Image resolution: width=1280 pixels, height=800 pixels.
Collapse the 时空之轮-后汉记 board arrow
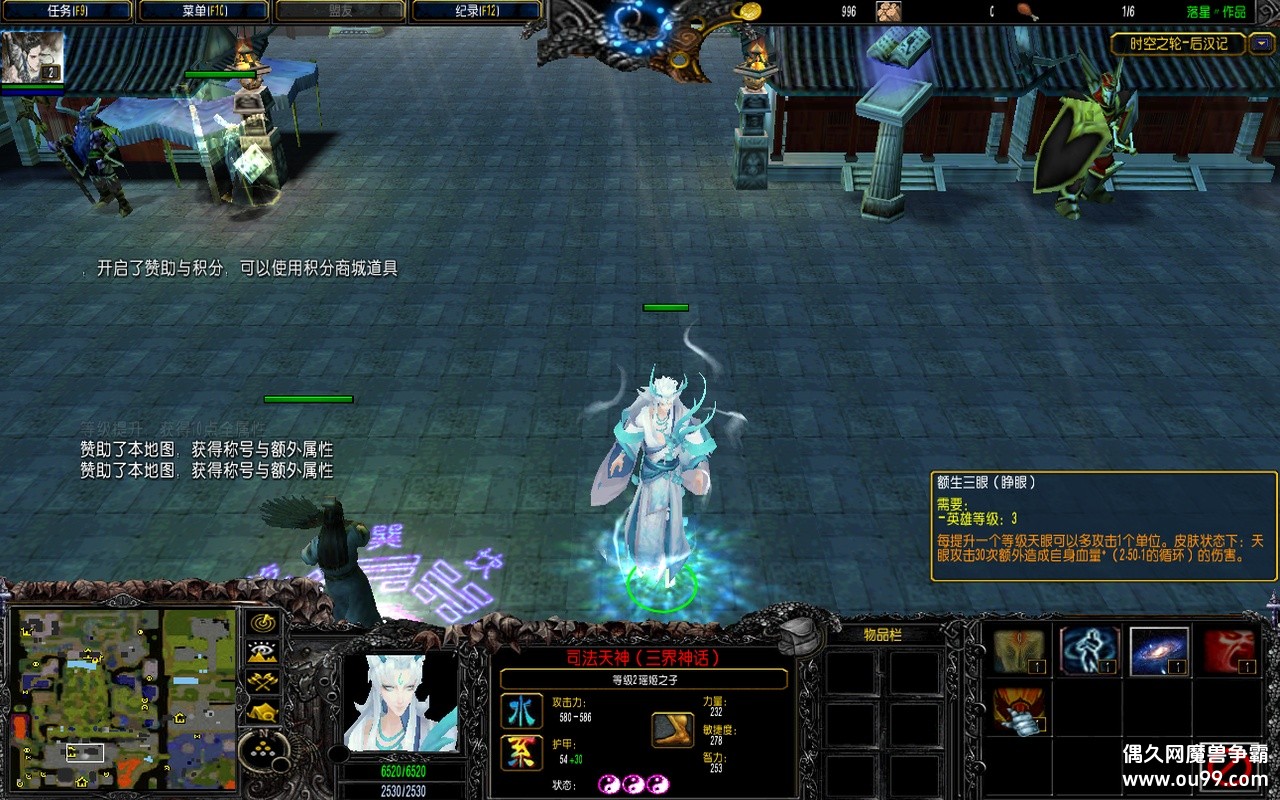point(1261,44)
